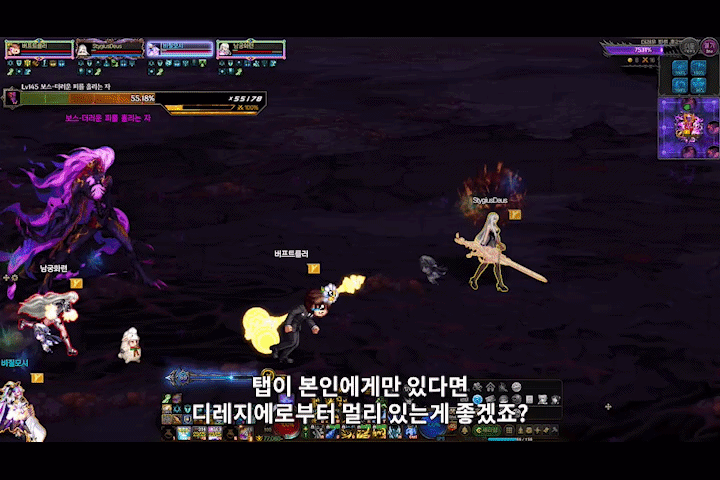
Task: Click the boss portrait on the HP bar
Action: tap(13, 98)
